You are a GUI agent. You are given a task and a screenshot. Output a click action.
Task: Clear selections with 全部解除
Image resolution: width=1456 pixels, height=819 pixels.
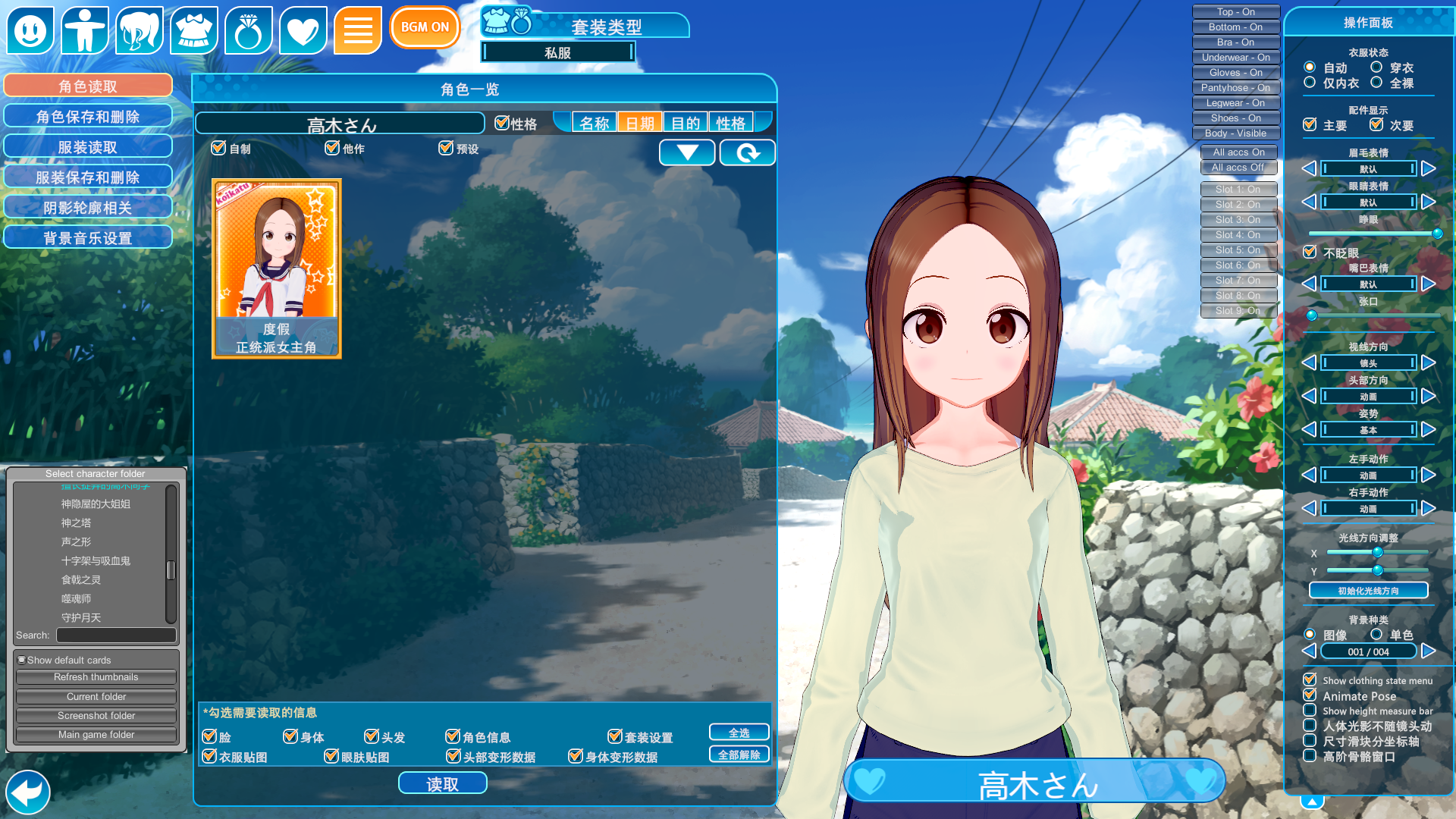click(x=739, y=755)
